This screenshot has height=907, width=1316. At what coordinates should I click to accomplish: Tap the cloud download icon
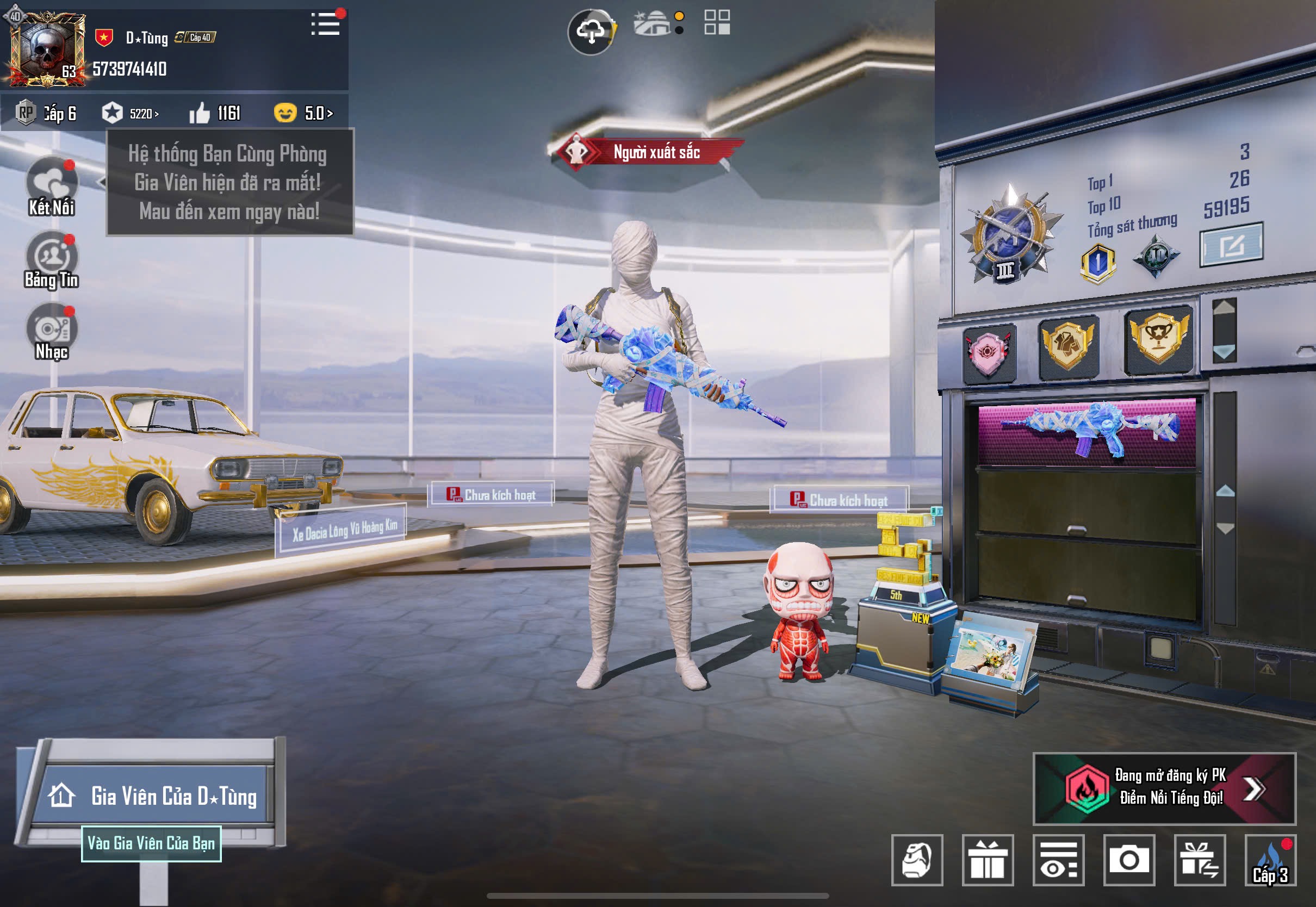point(591,32)
